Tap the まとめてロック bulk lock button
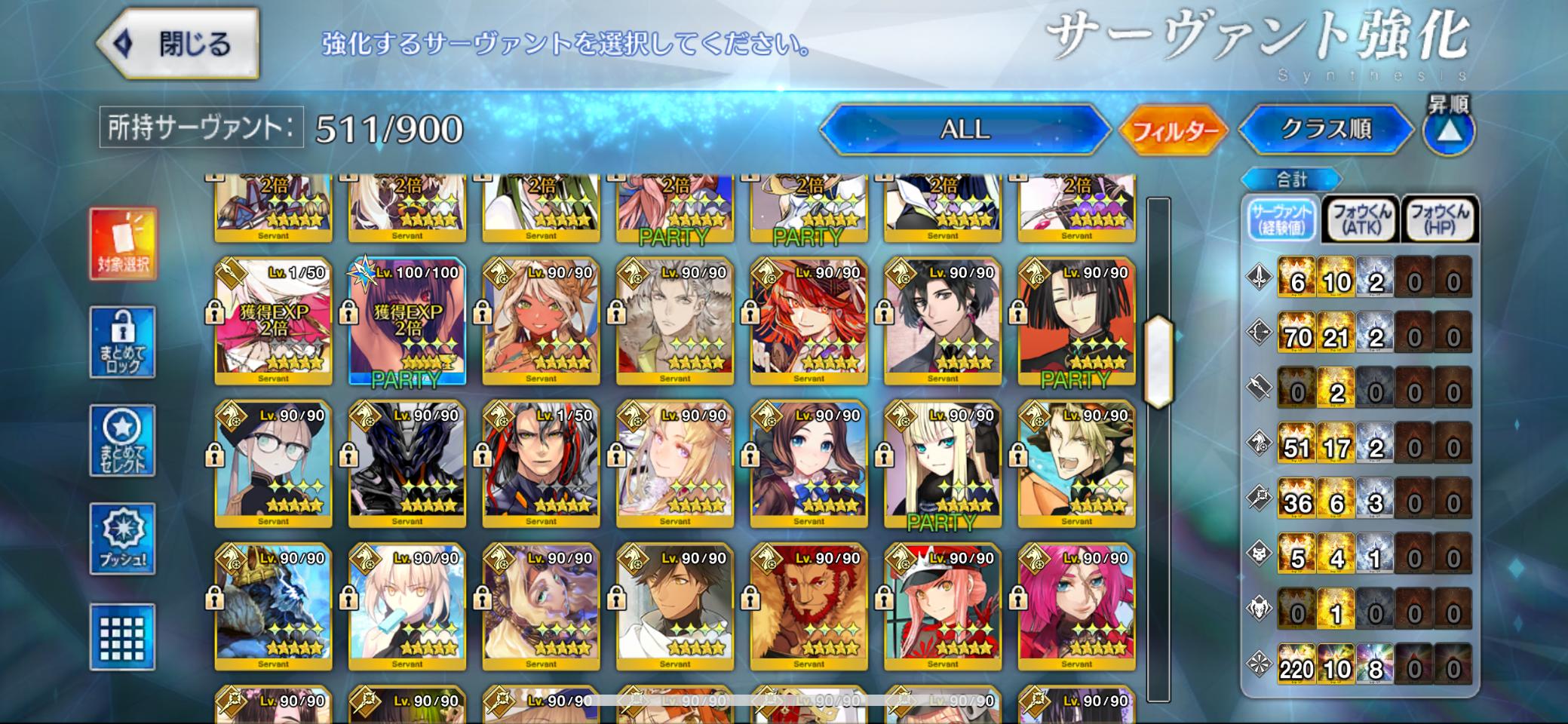1568x724 pixels. point(122,342)
